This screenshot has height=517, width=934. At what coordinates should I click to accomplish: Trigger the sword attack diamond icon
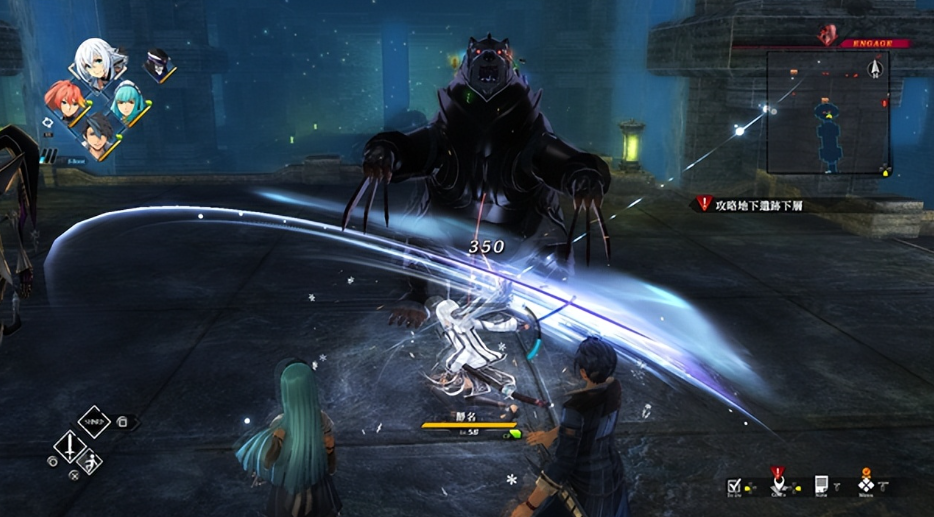pyautogui.click(x=68, y=446)
